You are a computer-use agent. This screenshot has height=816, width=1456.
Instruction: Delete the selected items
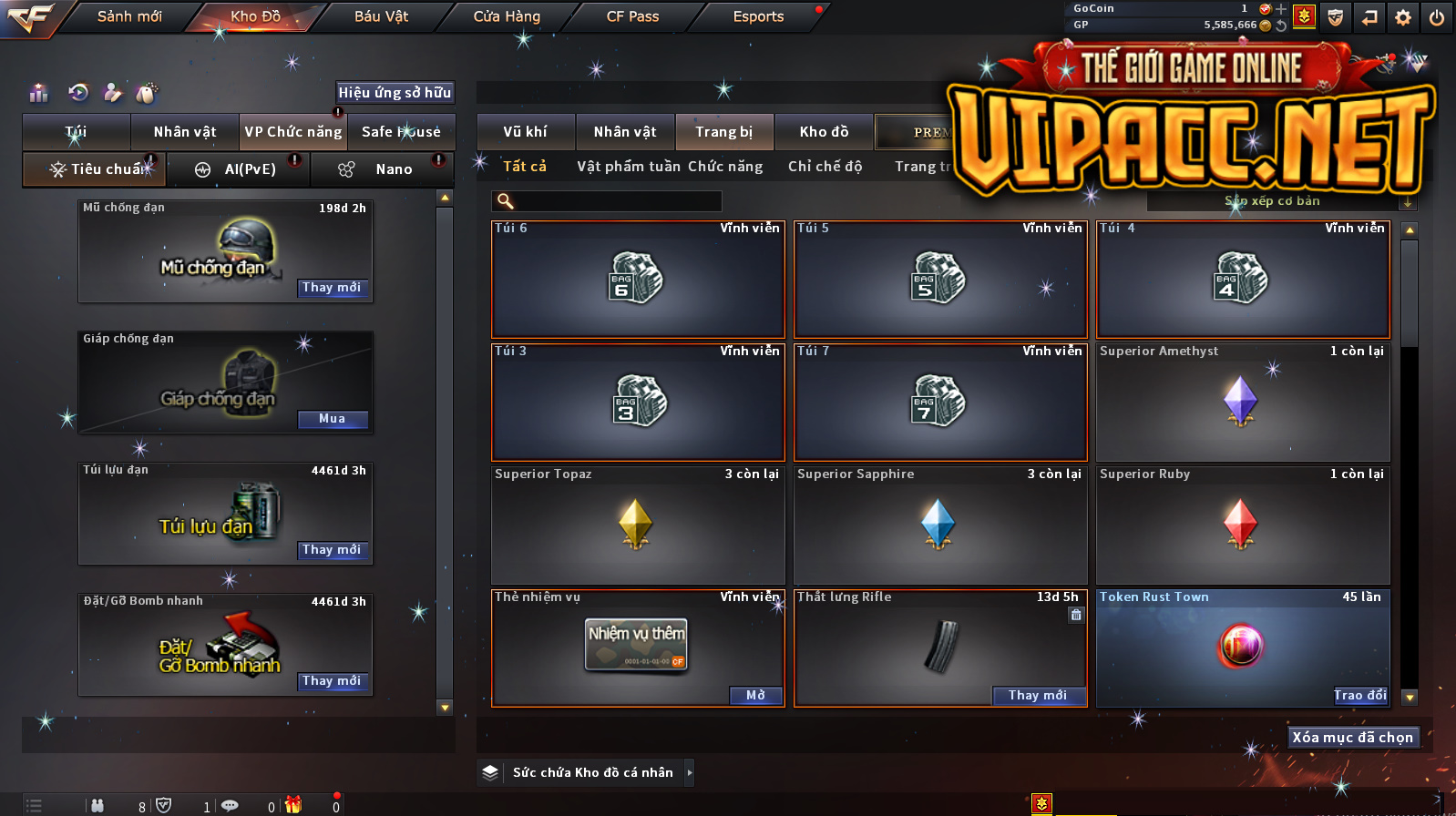[x=1352, y=738]
